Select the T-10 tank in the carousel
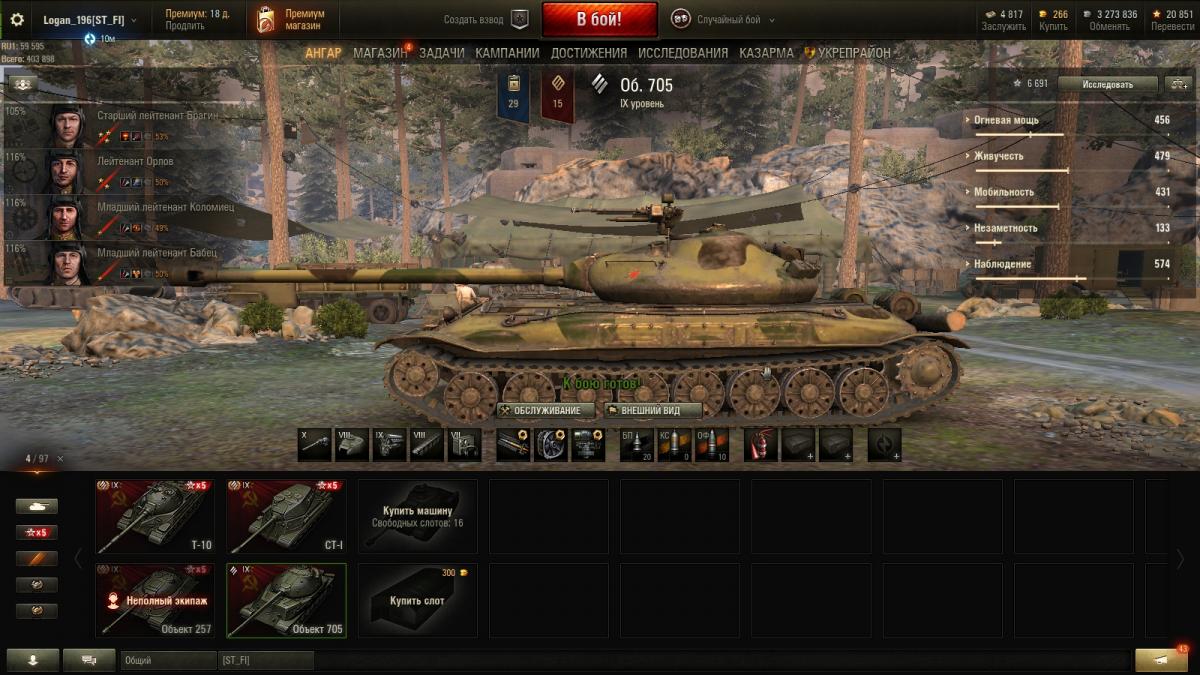The height and width of the screenshot is (675, 1200). (x=155, y=516)
